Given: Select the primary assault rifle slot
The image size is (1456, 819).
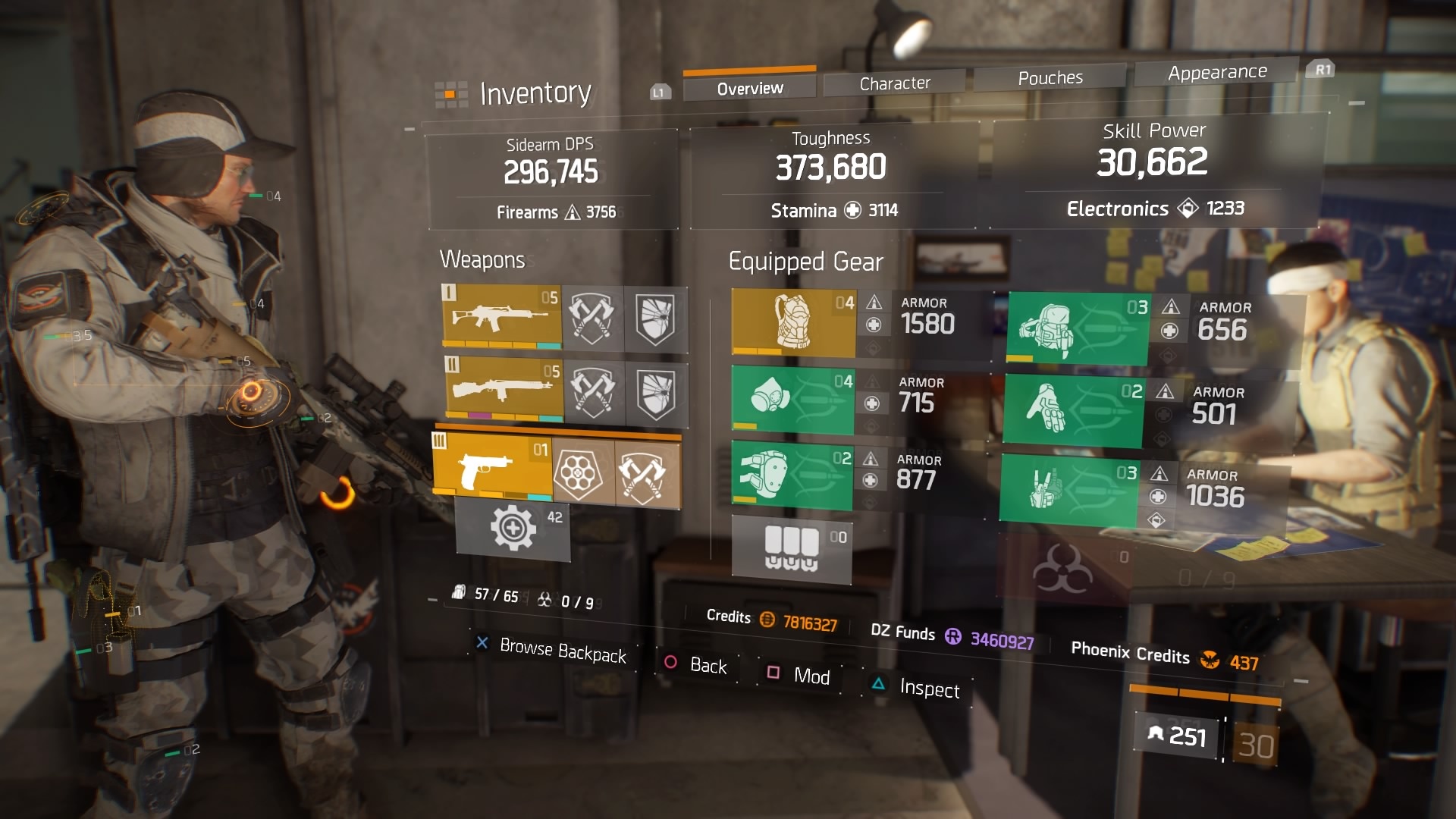Looking at the screenshot, I should tap(501, 316).
